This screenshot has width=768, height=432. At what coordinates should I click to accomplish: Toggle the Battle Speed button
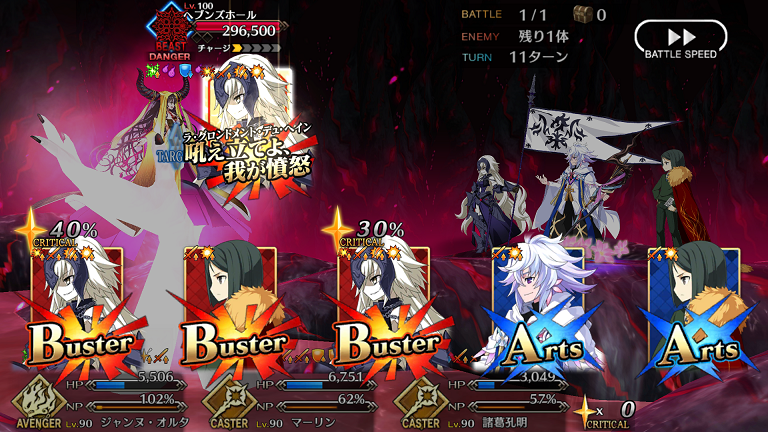tap(680, 40)
